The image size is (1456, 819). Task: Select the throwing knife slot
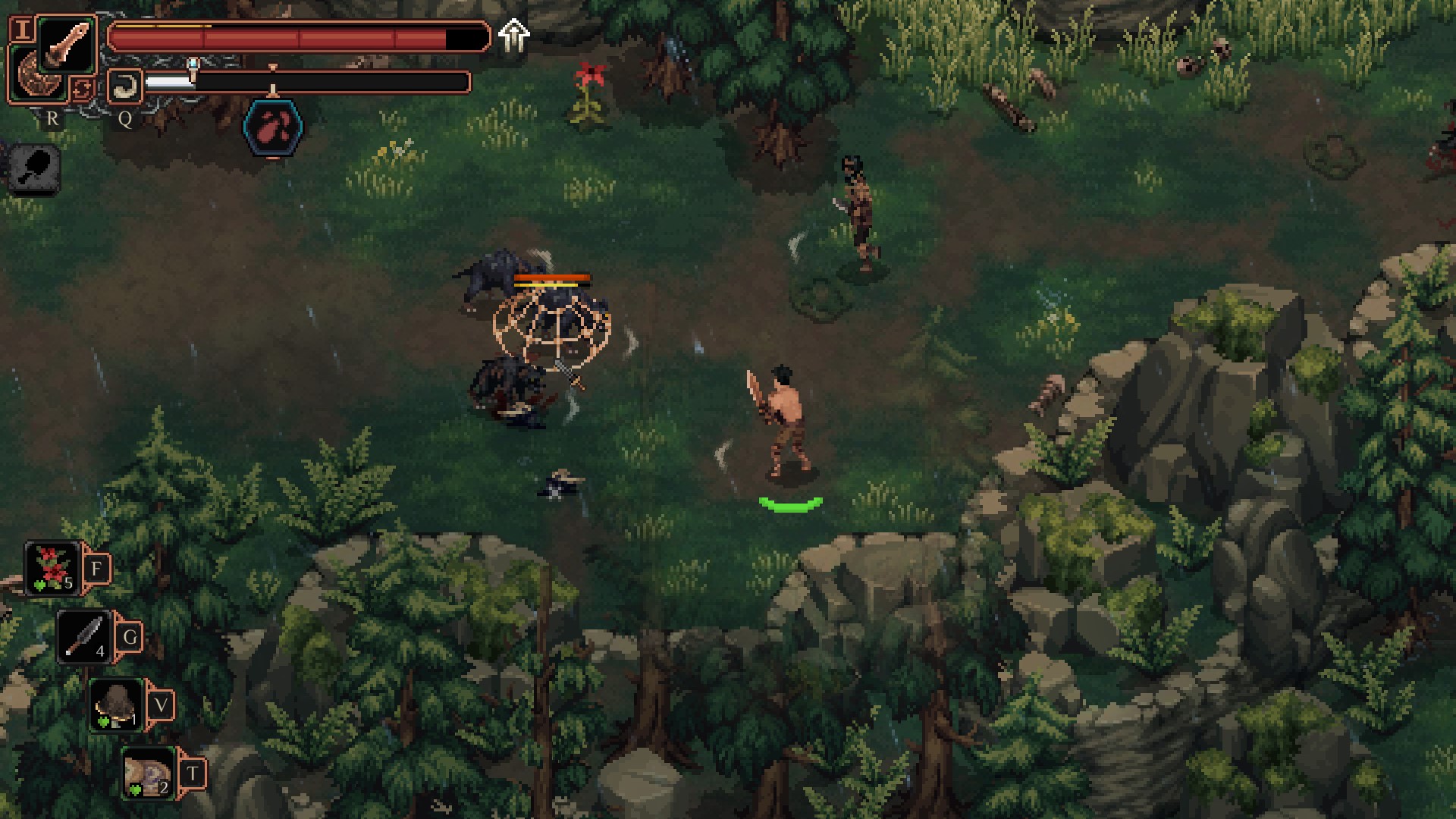[x=83, y=637]
